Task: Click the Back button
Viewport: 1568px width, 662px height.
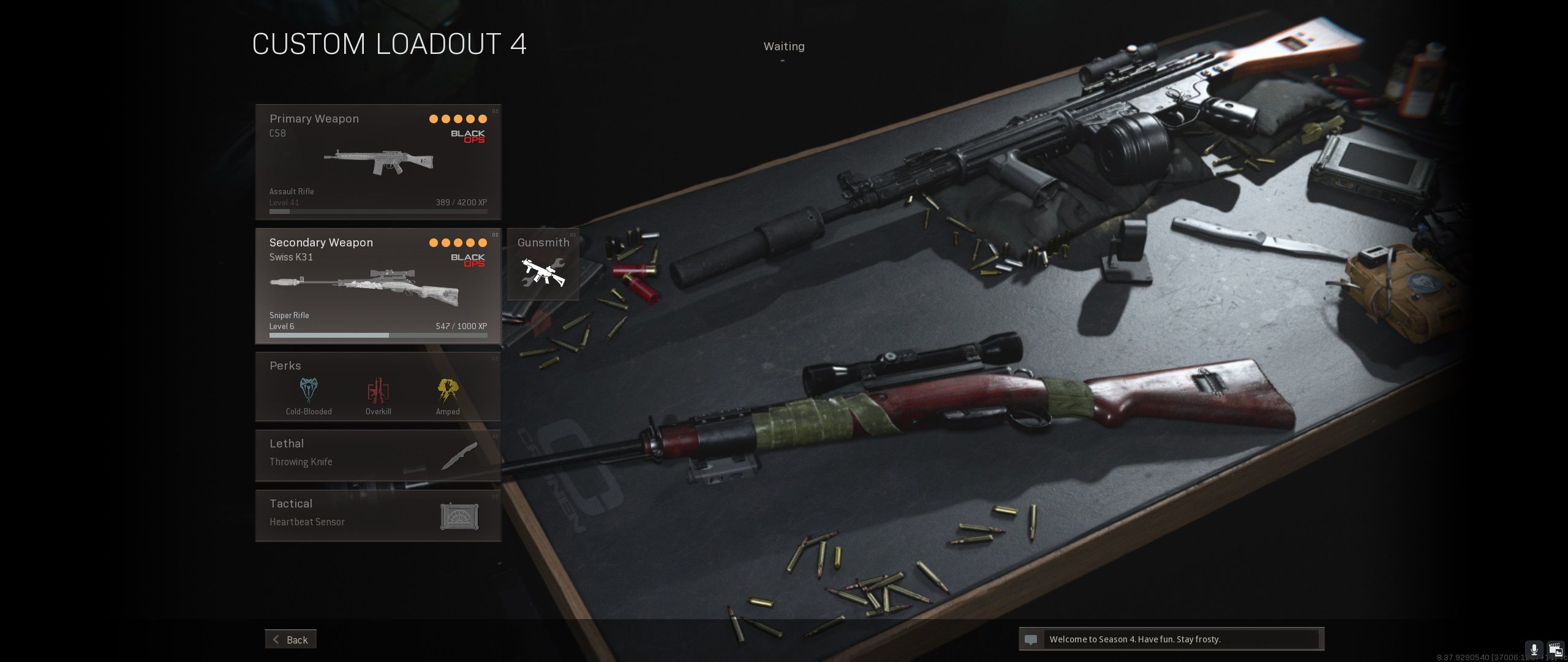Action: click(x=291, y=639)
